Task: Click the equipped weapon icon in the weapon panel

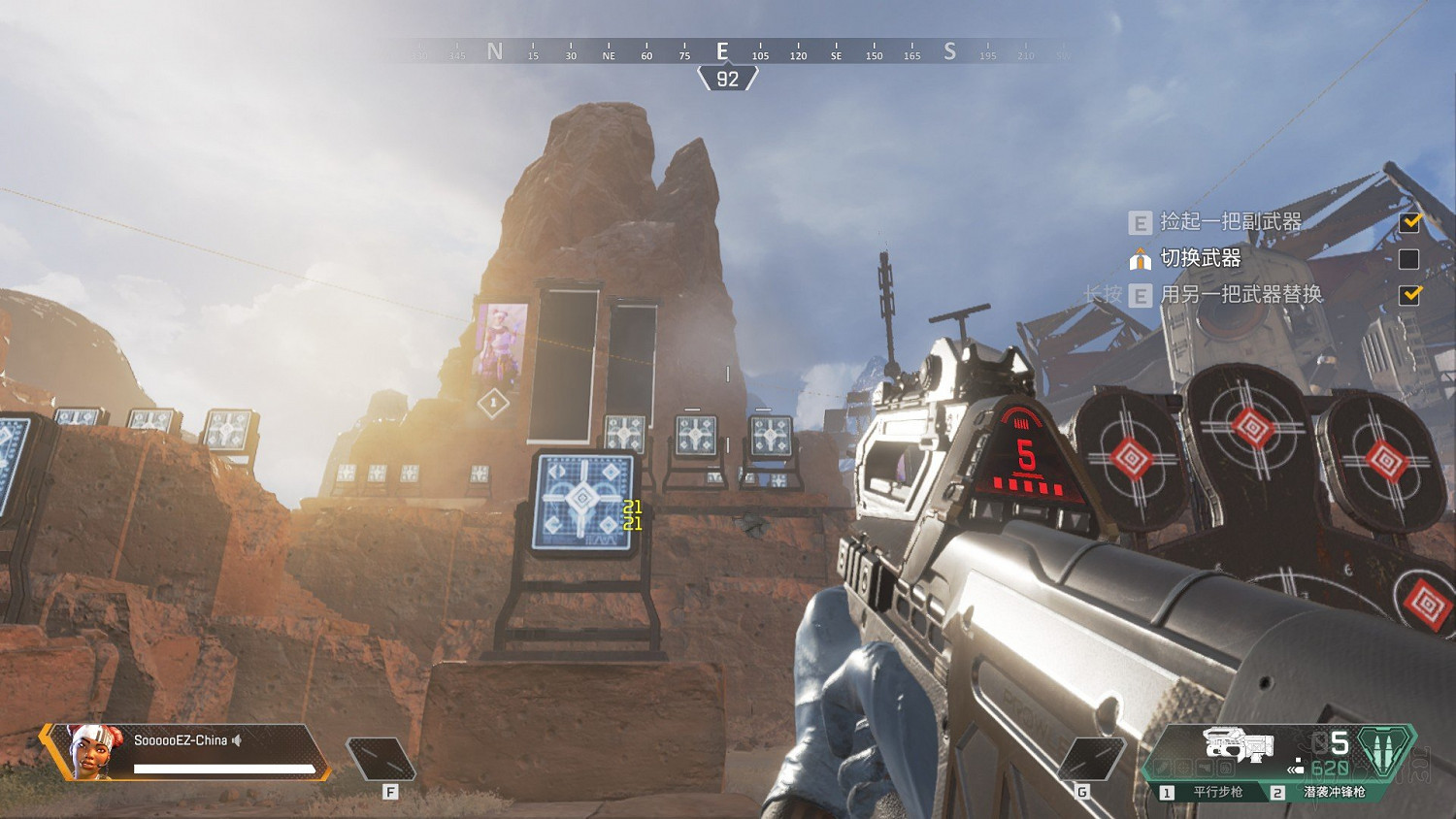Action: point(1238,745)
